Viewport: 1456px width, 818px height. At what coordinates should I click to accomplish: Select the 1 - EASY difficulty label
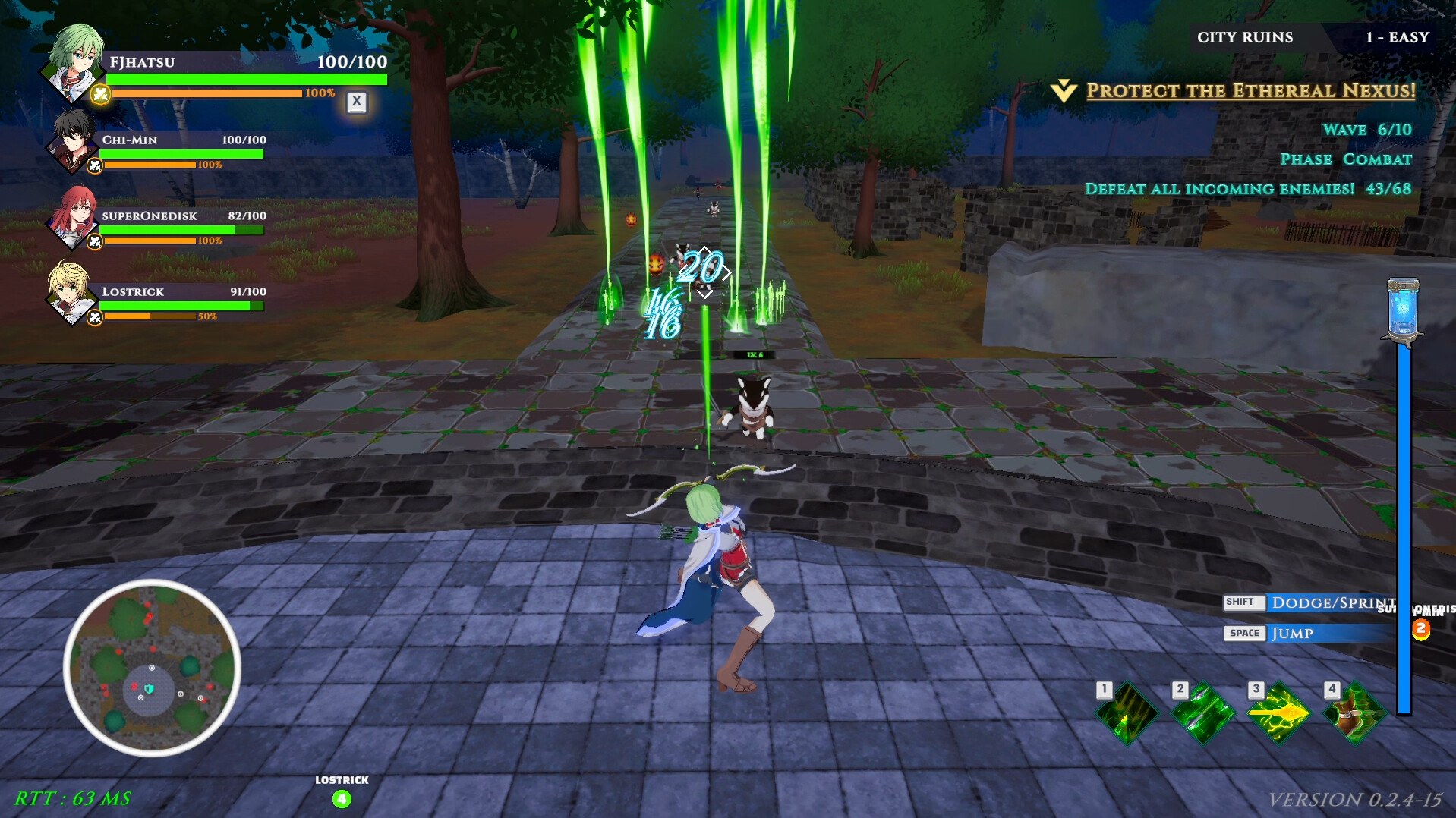click(1398, 36)
